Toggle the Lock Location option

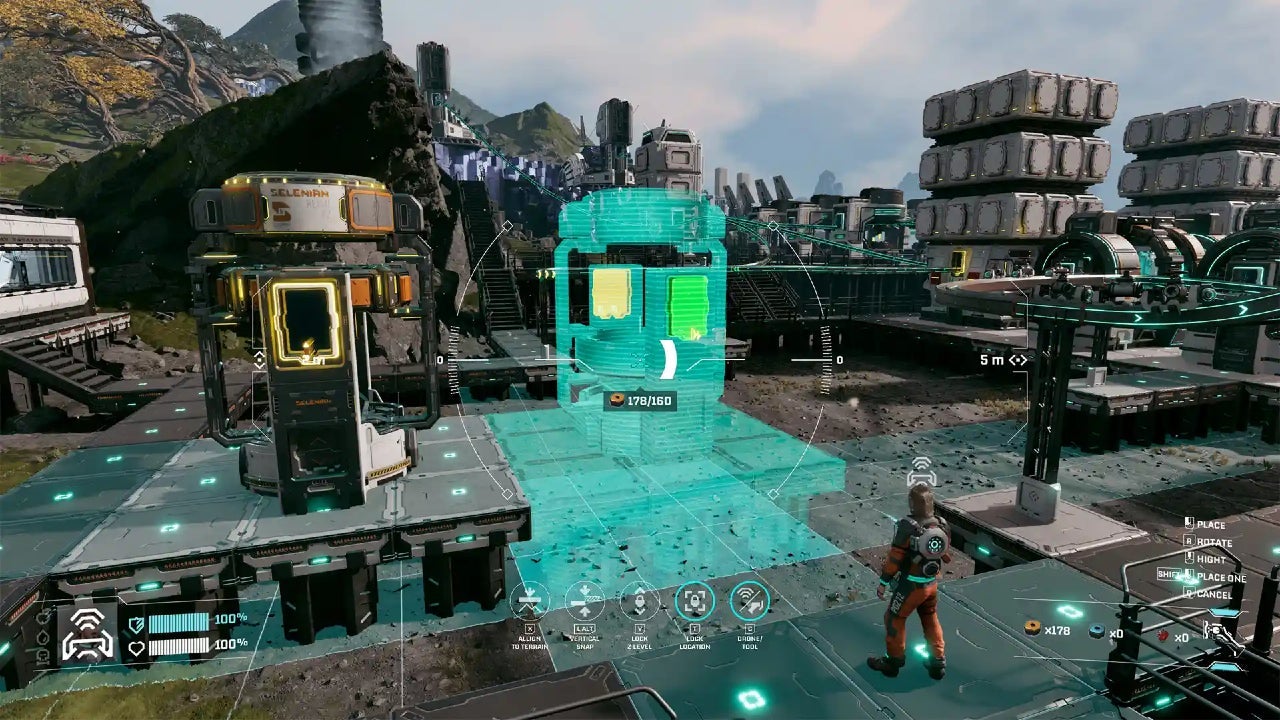(x=694, y=601)
